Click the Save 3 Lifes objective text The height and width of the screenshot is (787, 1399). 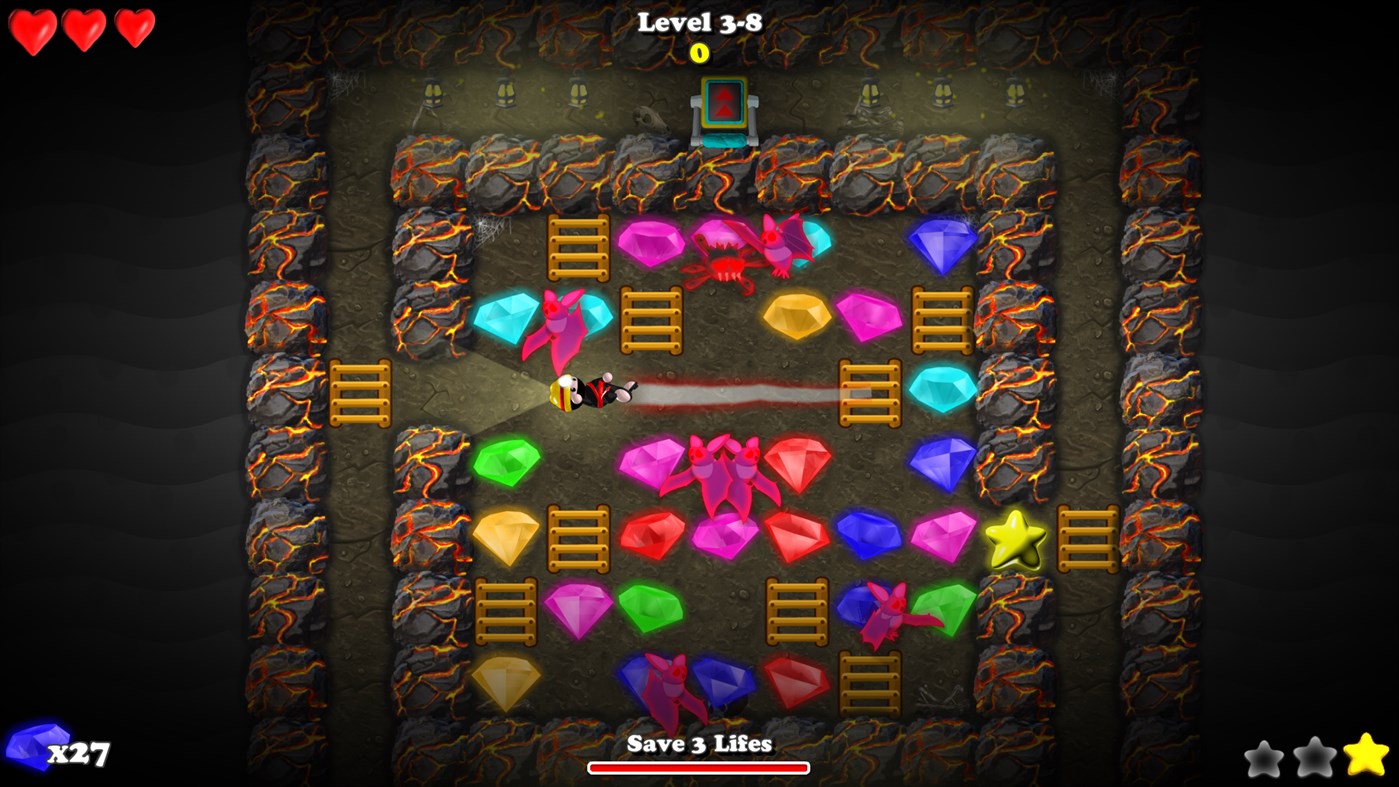click(699, 745)
